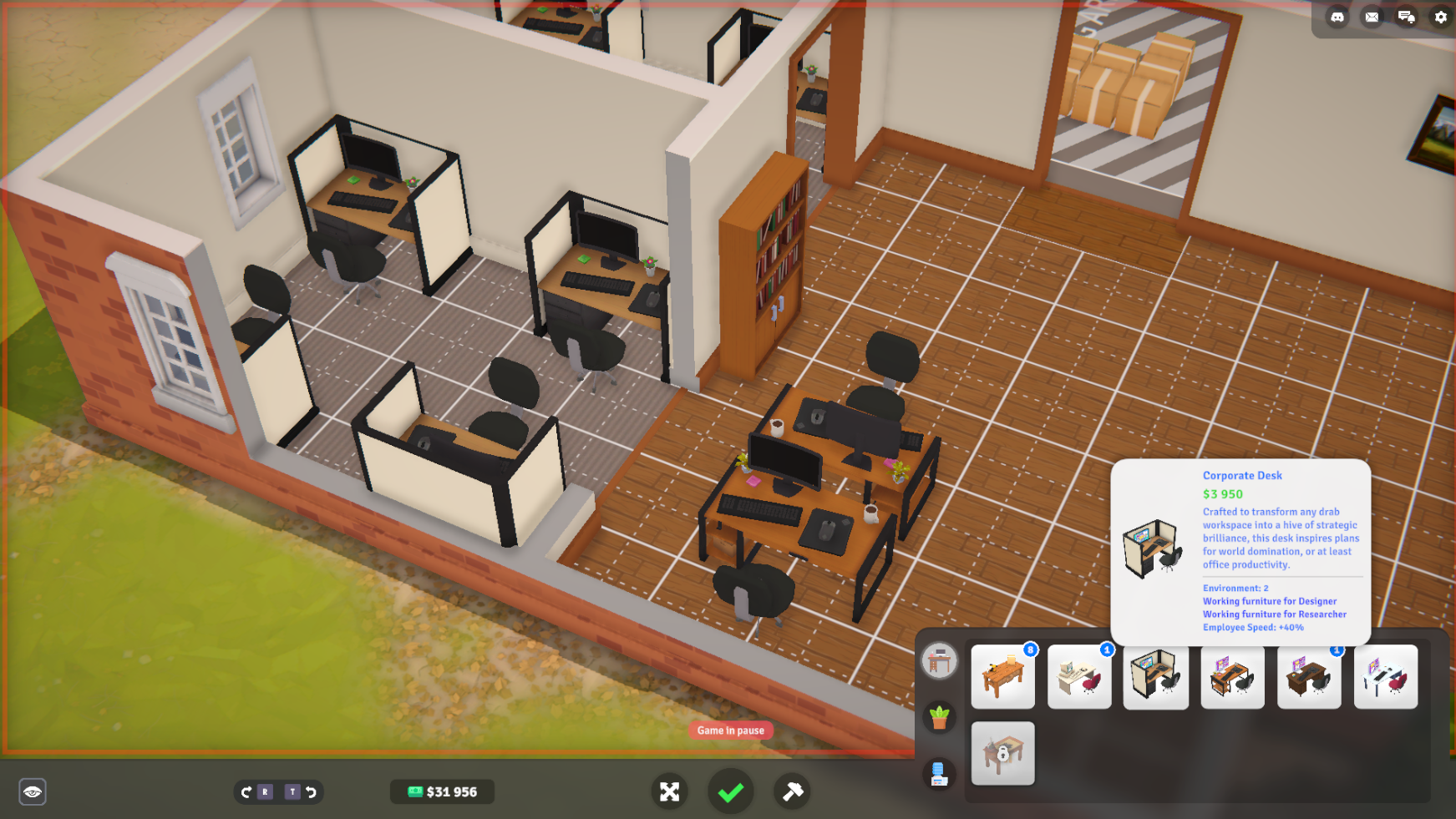Open the notifications message icon
The width and height of the screenshot is (1456, 819).
pos(1407,17)
